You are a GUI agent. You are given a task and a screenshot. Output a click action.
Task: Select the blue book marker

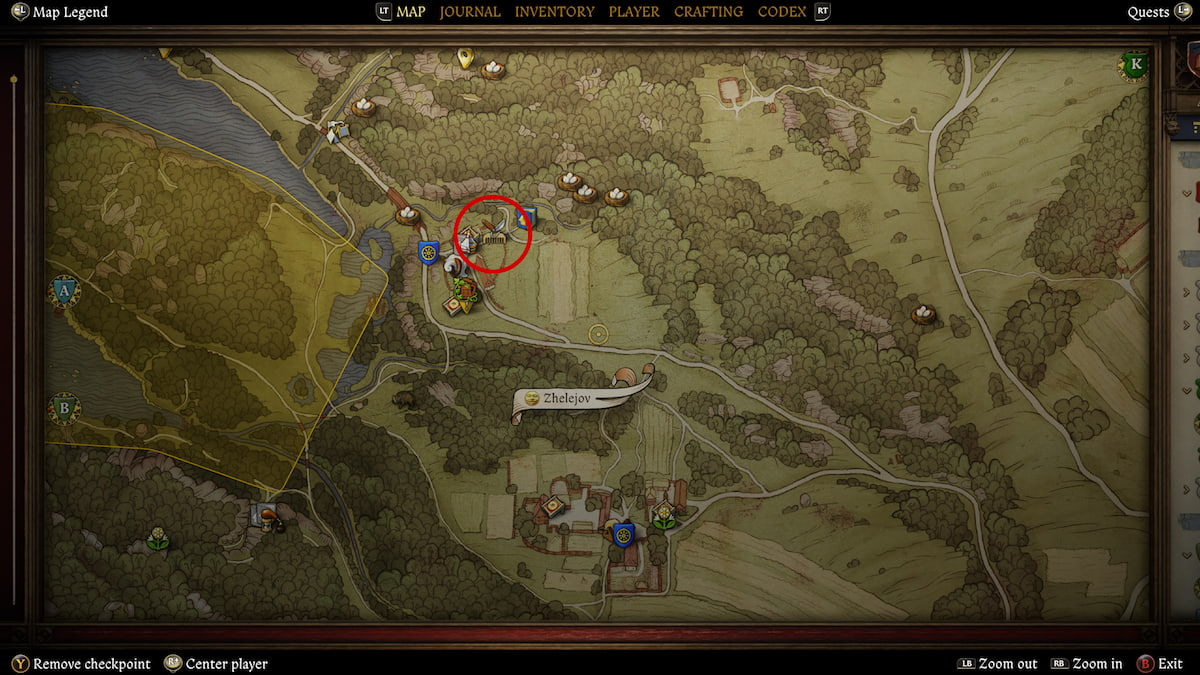coord(527,216)
